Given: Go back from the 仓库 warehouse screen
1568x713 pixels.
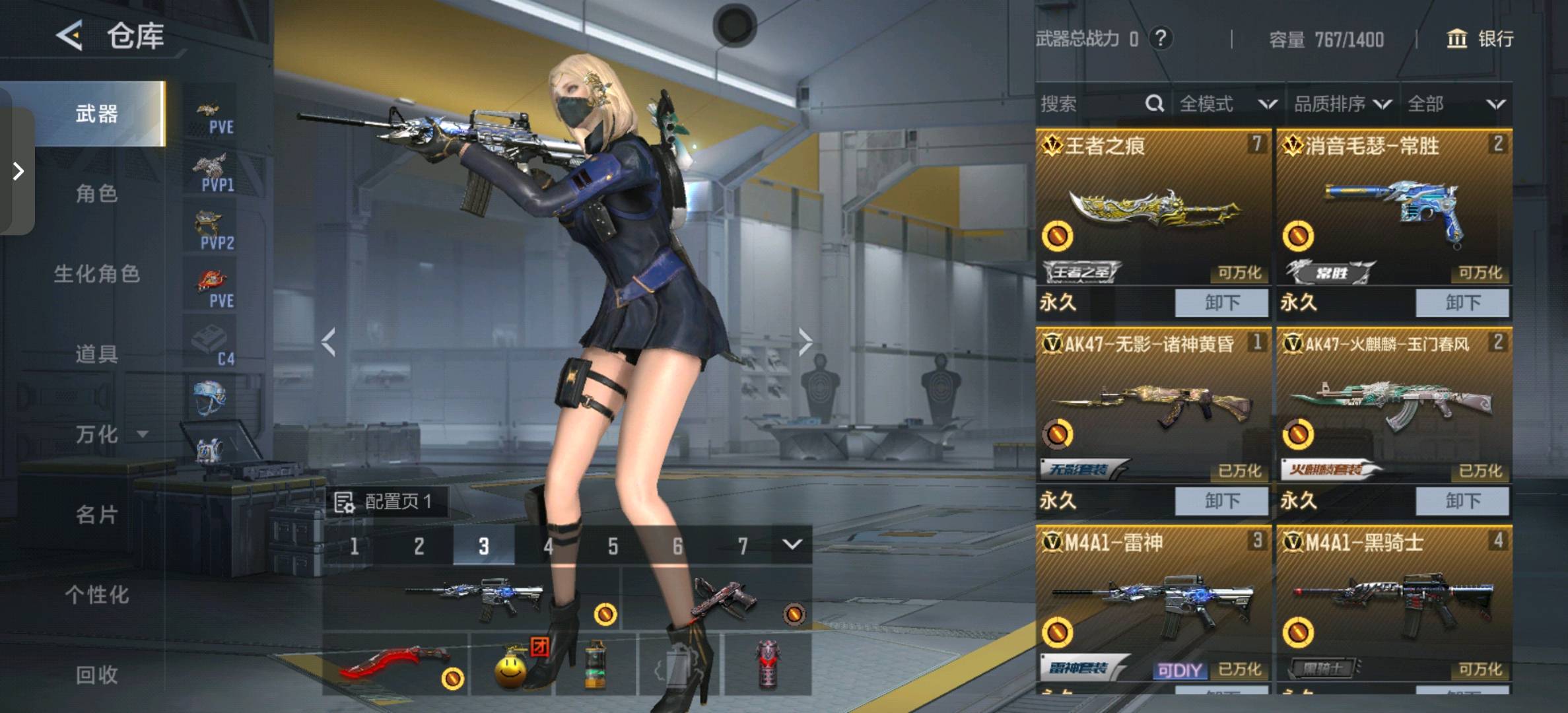Looking at the screenshot, I should (70, 36).
